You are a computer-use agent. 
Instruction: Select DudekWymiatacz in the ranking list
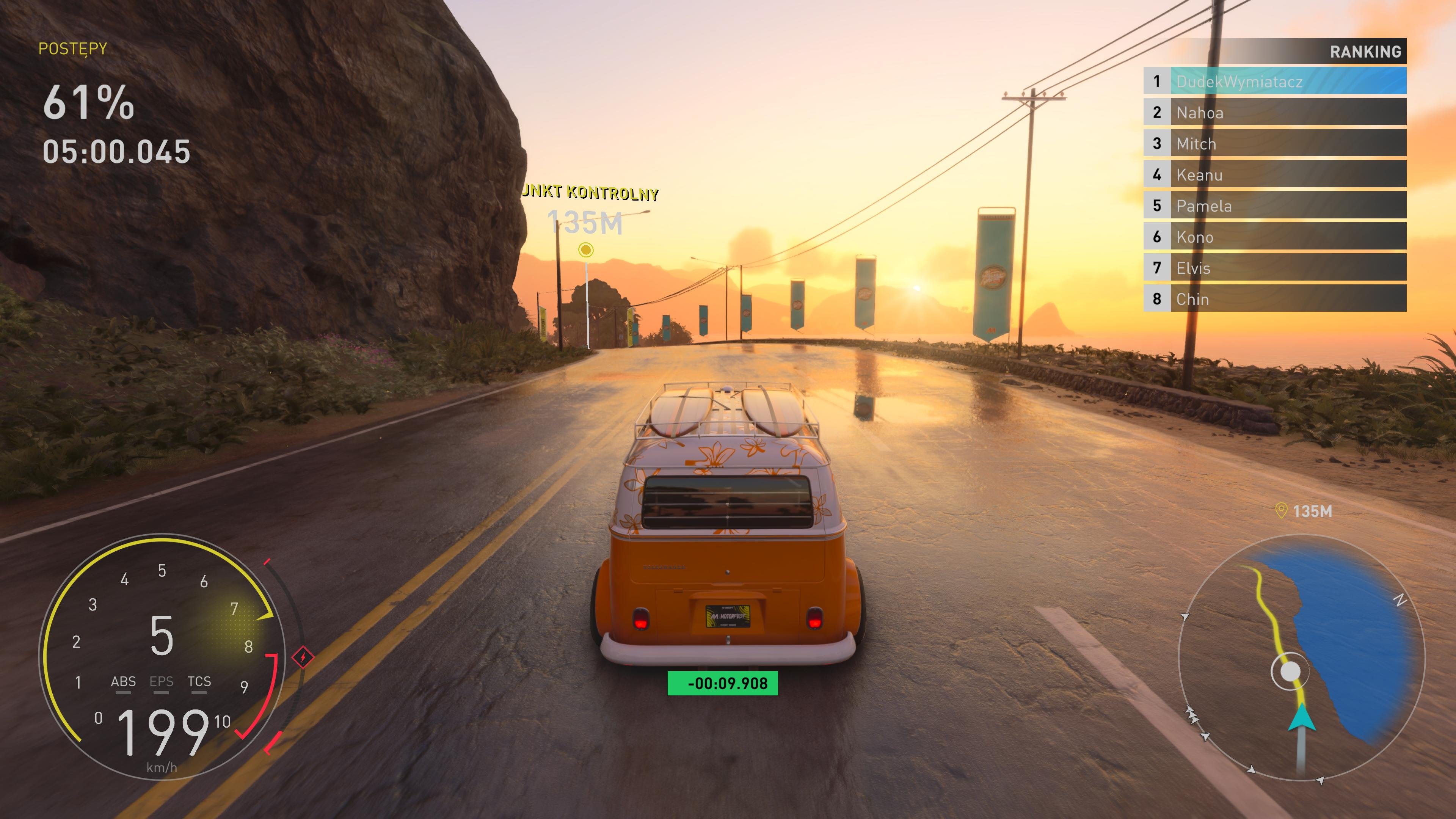(1274, 82)
